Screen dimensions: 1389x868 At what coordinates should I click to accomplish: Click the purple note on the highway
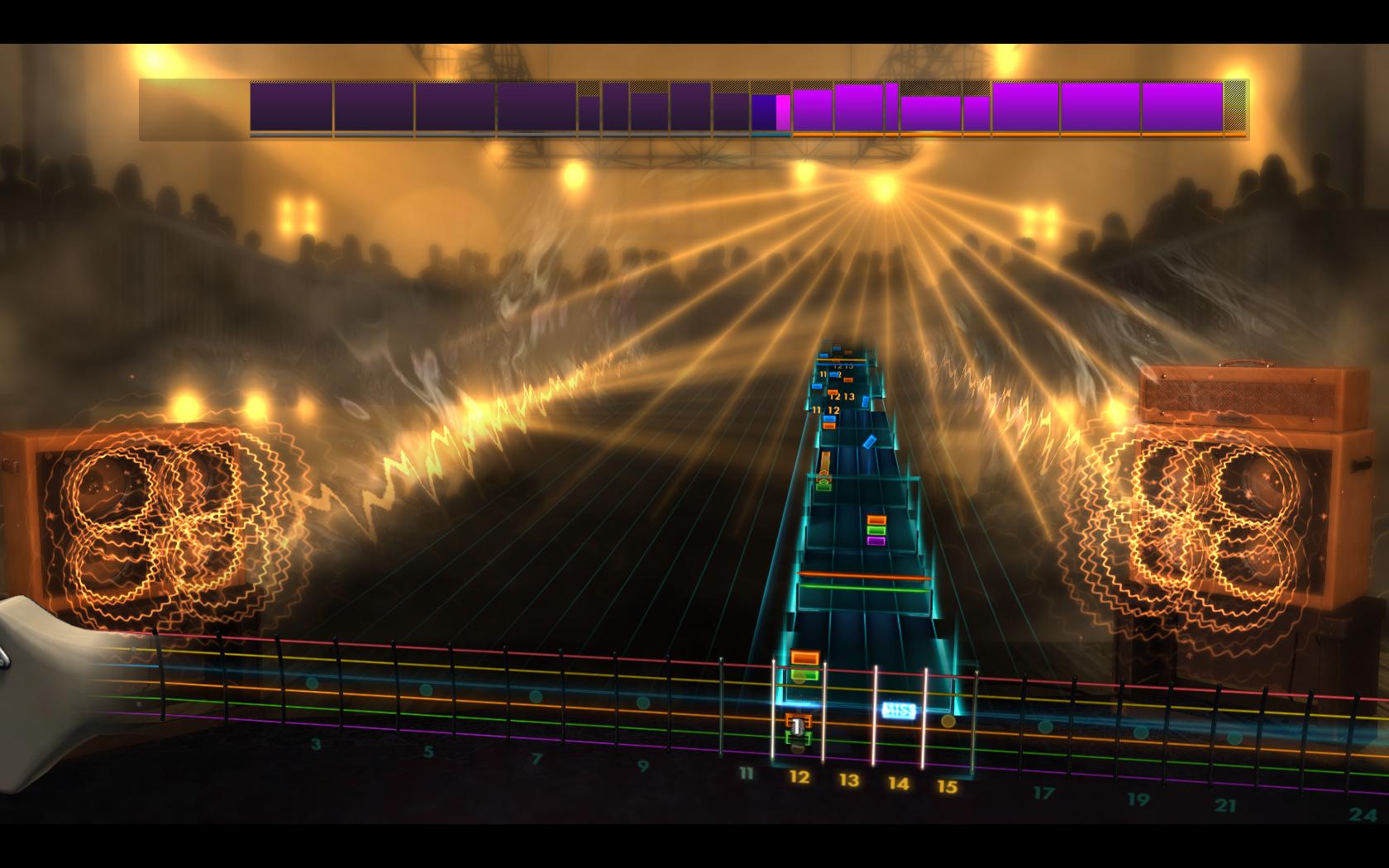point(877,540)
